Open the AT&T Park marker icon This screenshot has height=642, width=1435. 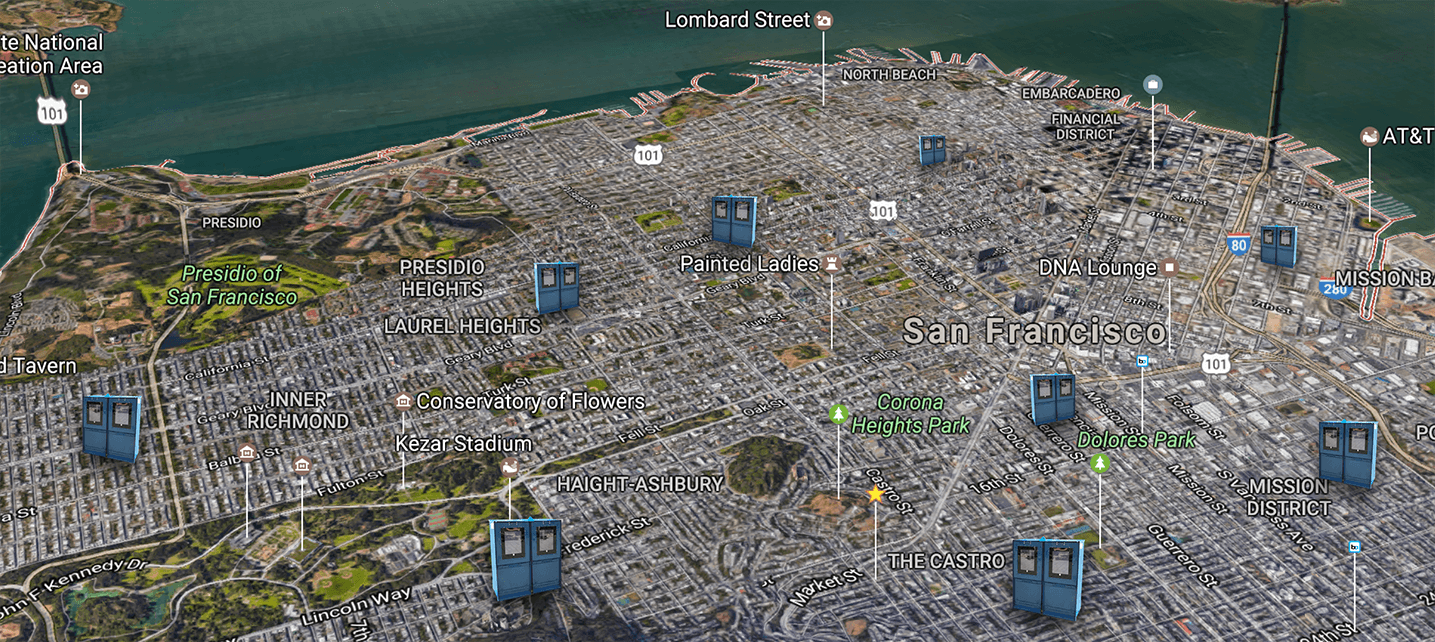click(x=1370, y=136)
